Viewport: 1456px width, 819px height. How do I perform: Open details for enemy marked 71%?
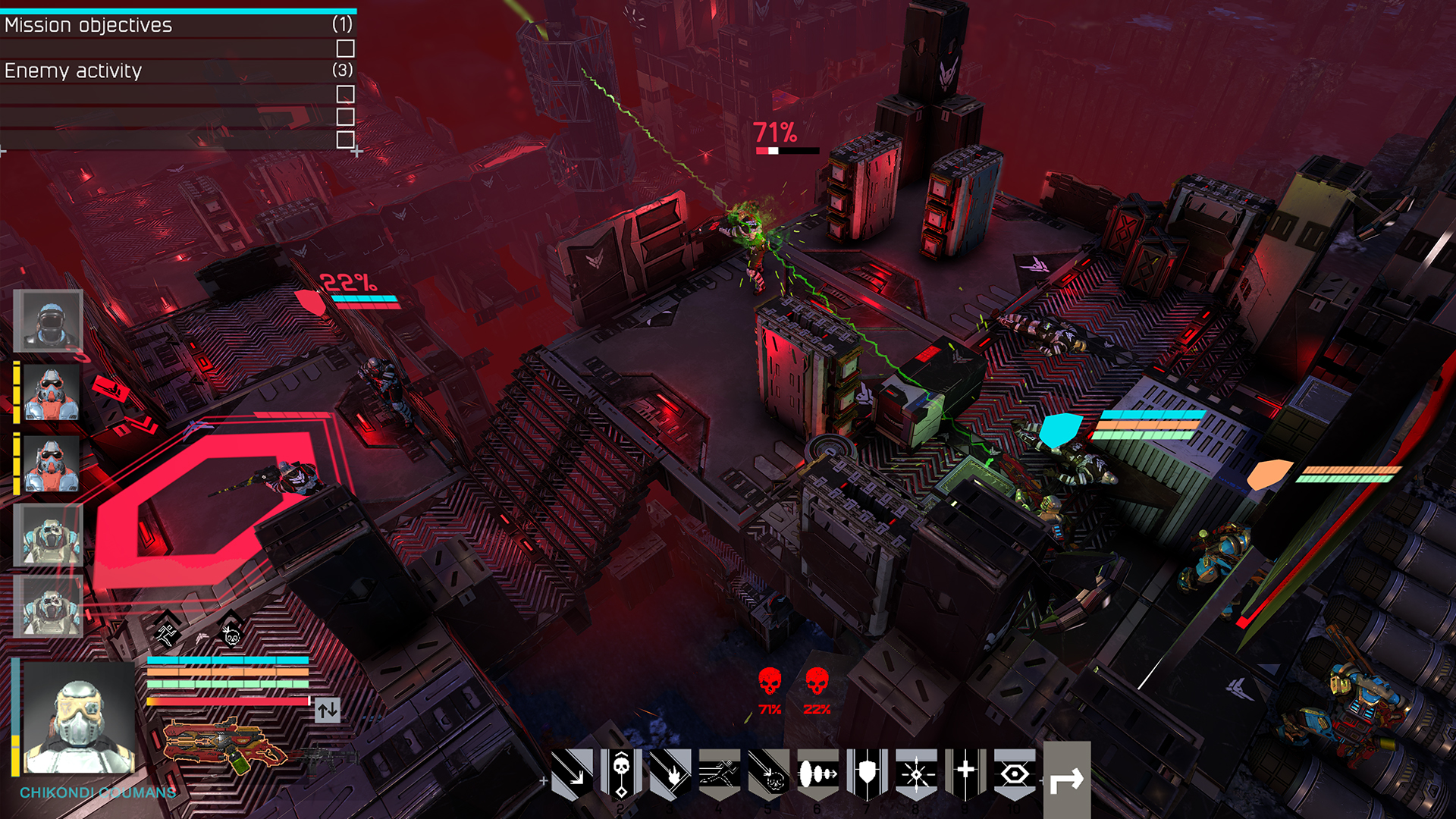point(774,134)
